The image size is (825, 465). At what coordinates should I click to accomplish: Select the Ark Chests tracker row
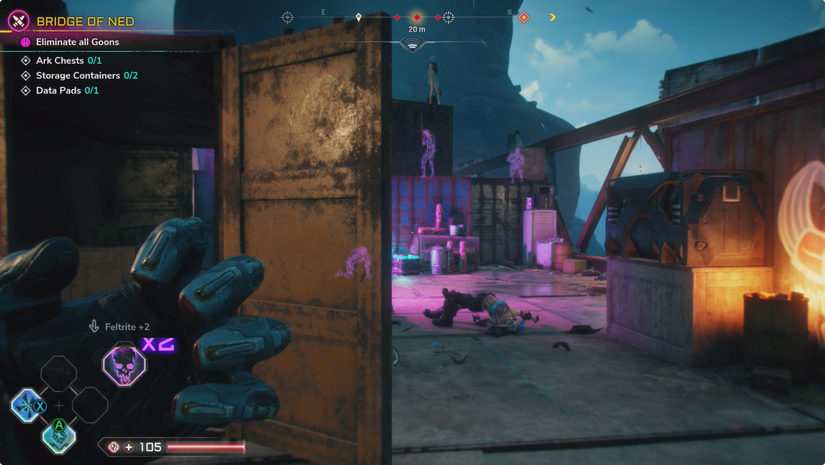[x=68, y=61]
